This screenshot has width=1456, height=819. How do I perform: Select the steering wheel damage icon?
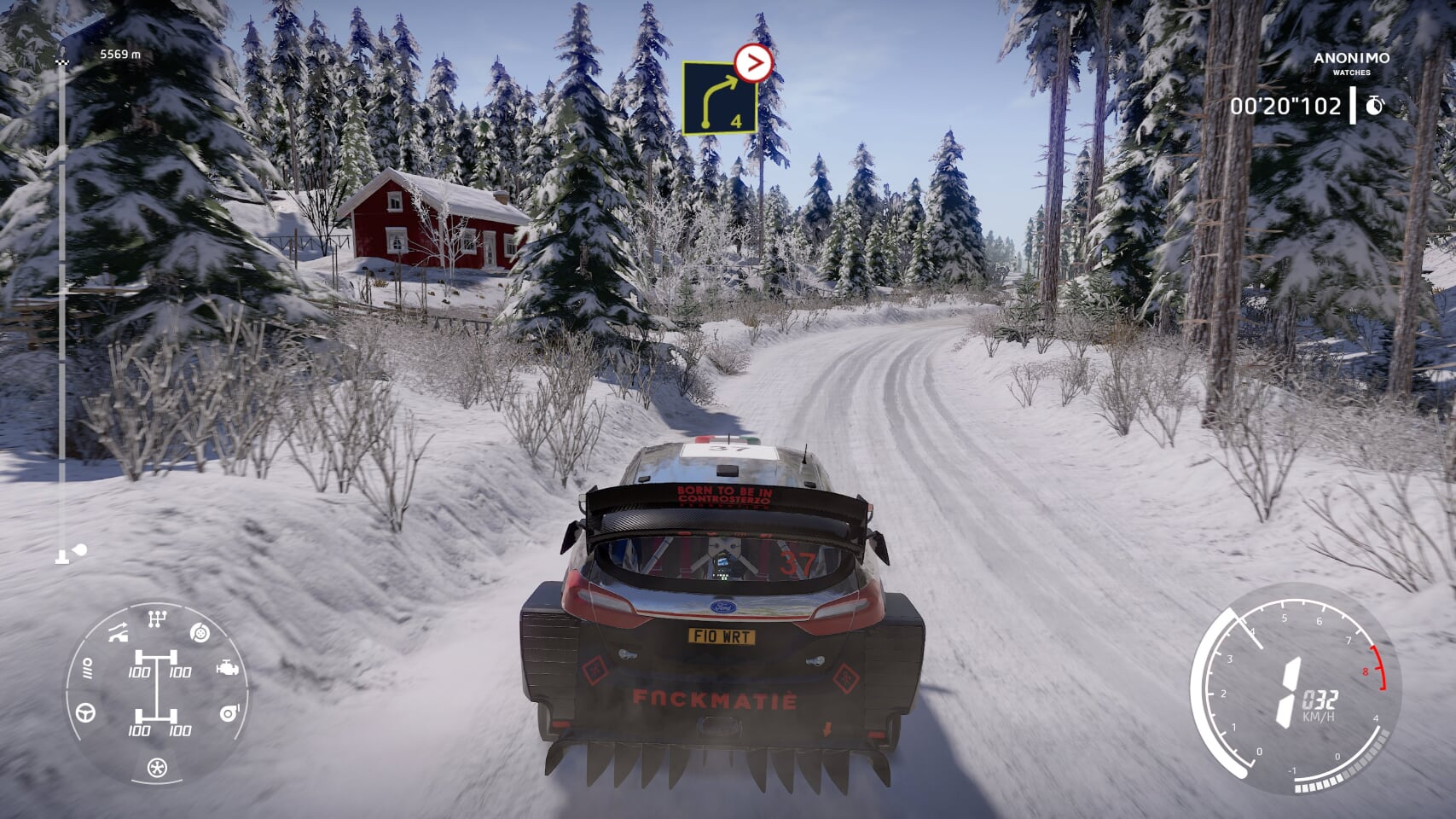click(x=86, y=712)
